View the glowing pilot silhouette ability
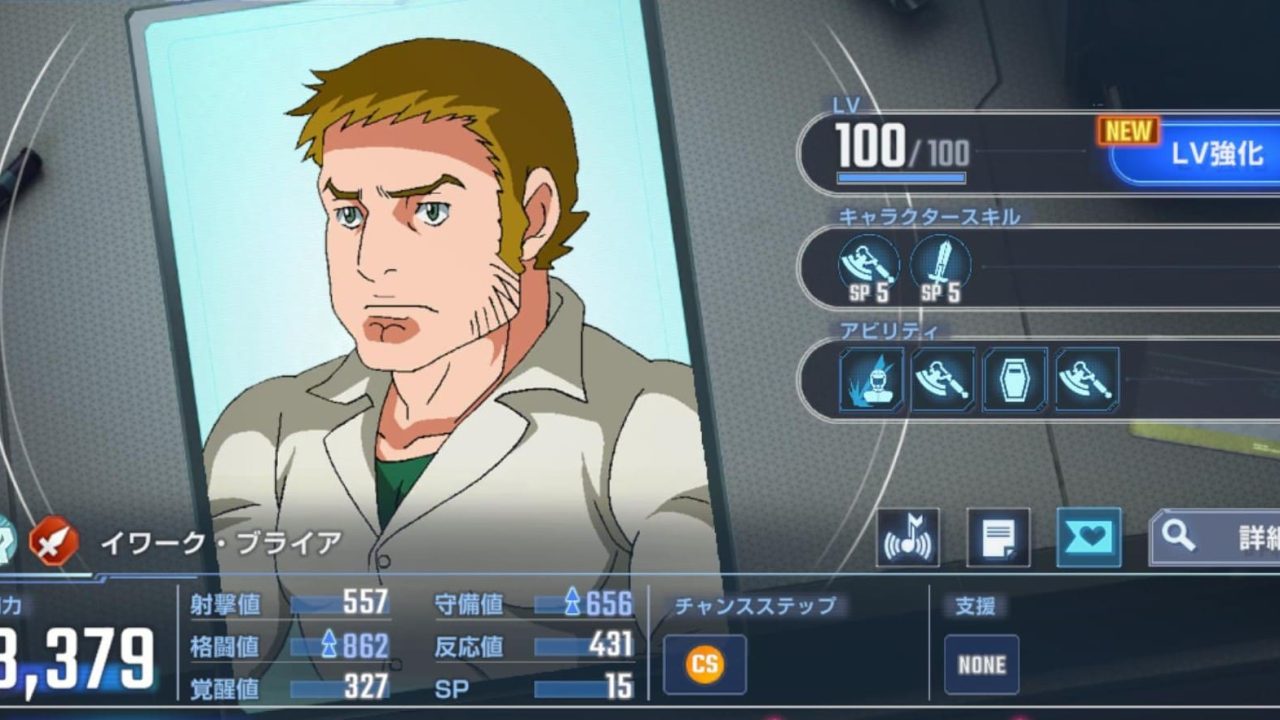 pyautogui.click(x=872, y=379)
